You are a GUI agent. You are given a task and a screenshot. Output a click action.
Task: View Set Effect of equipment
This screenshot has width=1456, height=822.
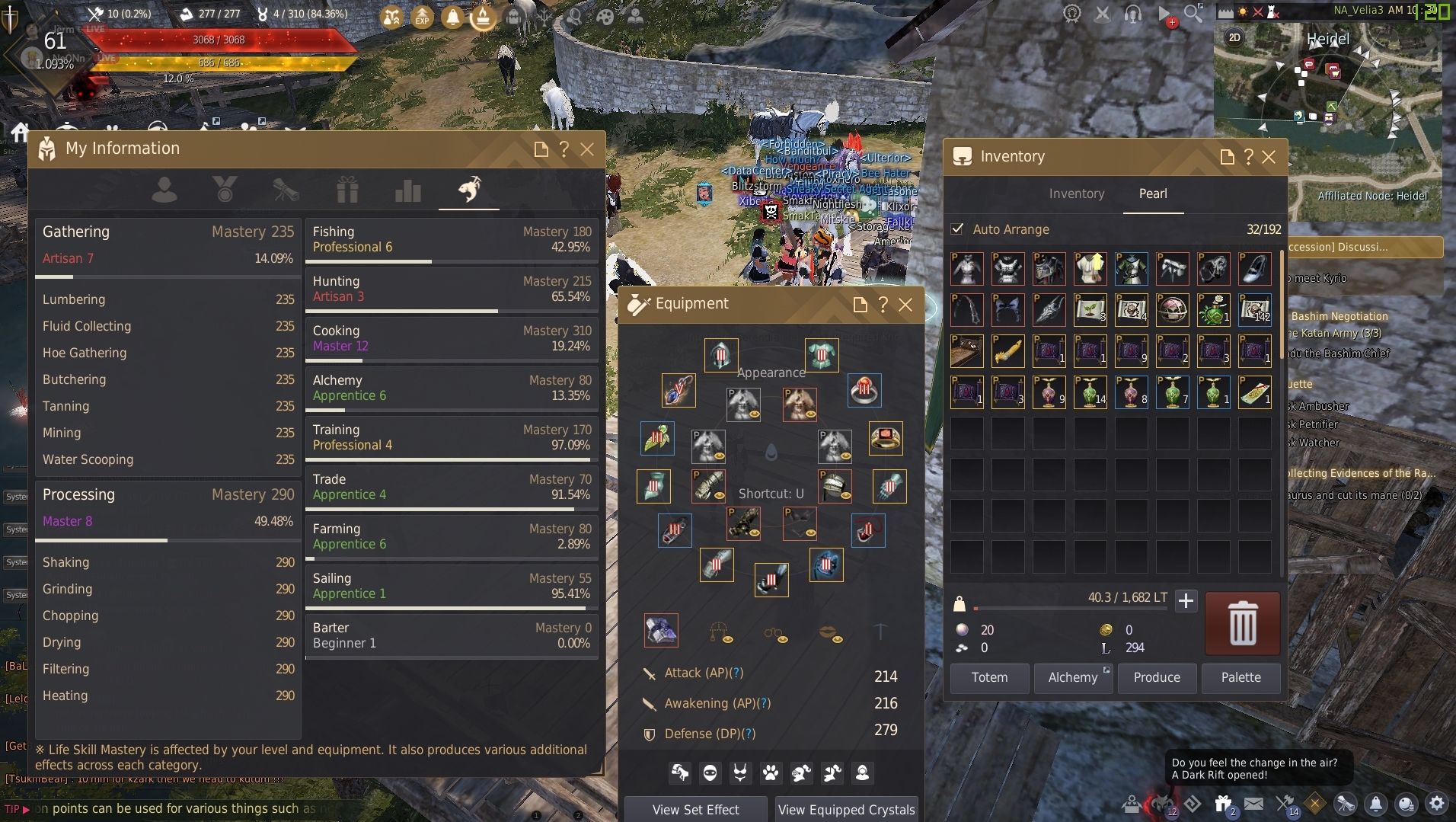click(x=695, y=810)
